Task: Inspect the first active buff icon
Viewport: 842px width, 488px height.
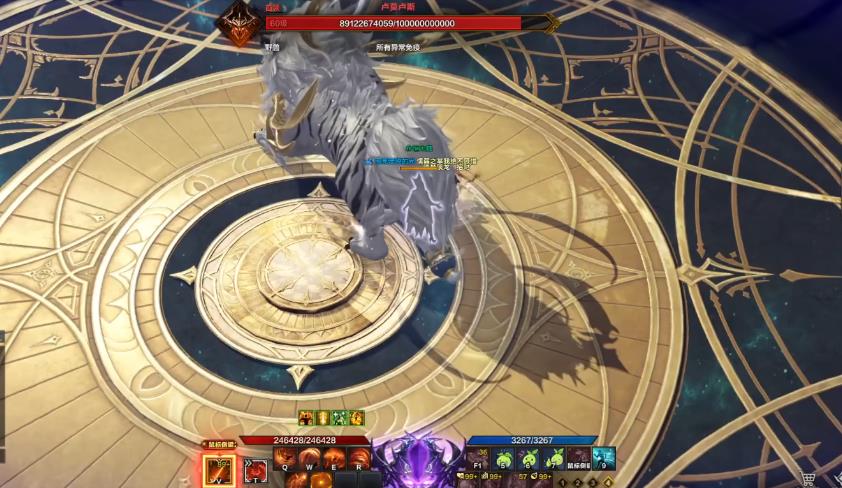Action: [x=306, y=418]
